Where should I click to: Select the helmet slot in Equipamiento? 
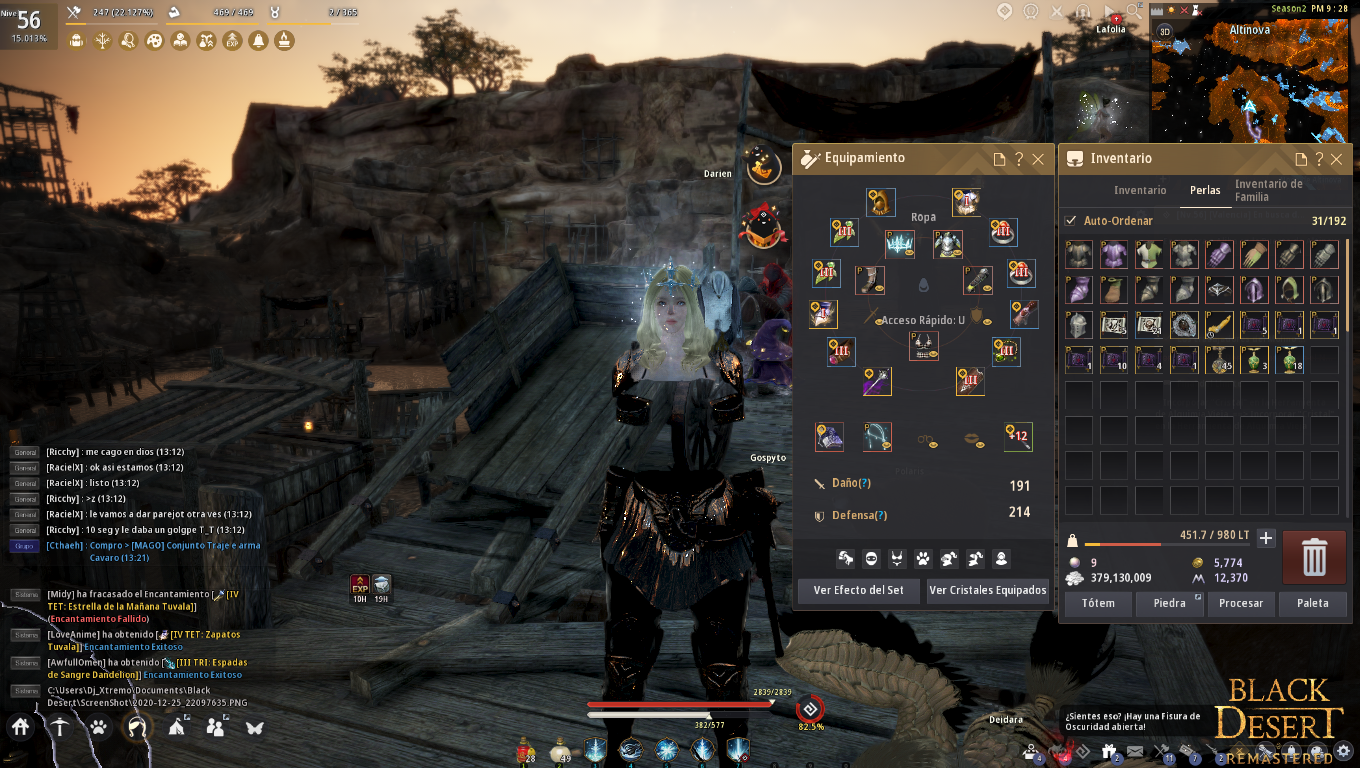tap(880, 202)
